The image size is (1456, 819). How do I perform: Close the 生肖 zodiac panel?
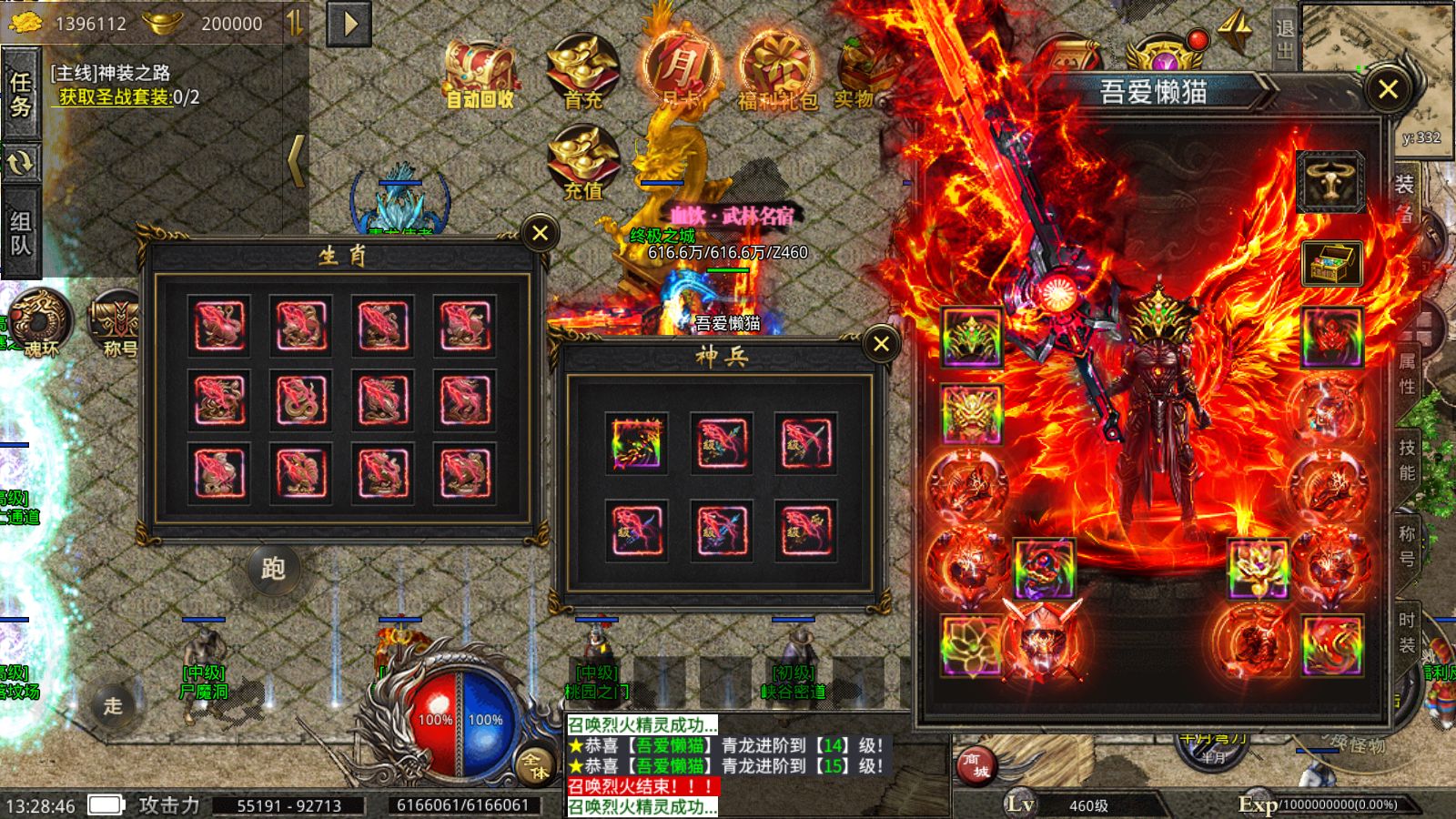540,233
